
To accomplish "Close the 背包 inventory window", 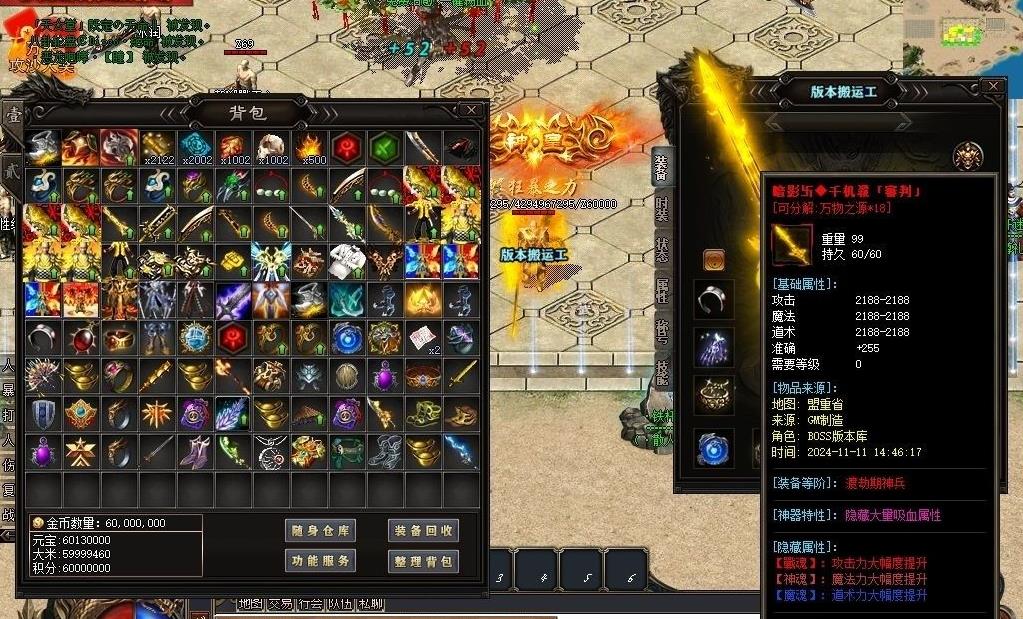I will [x=471, y=110].
